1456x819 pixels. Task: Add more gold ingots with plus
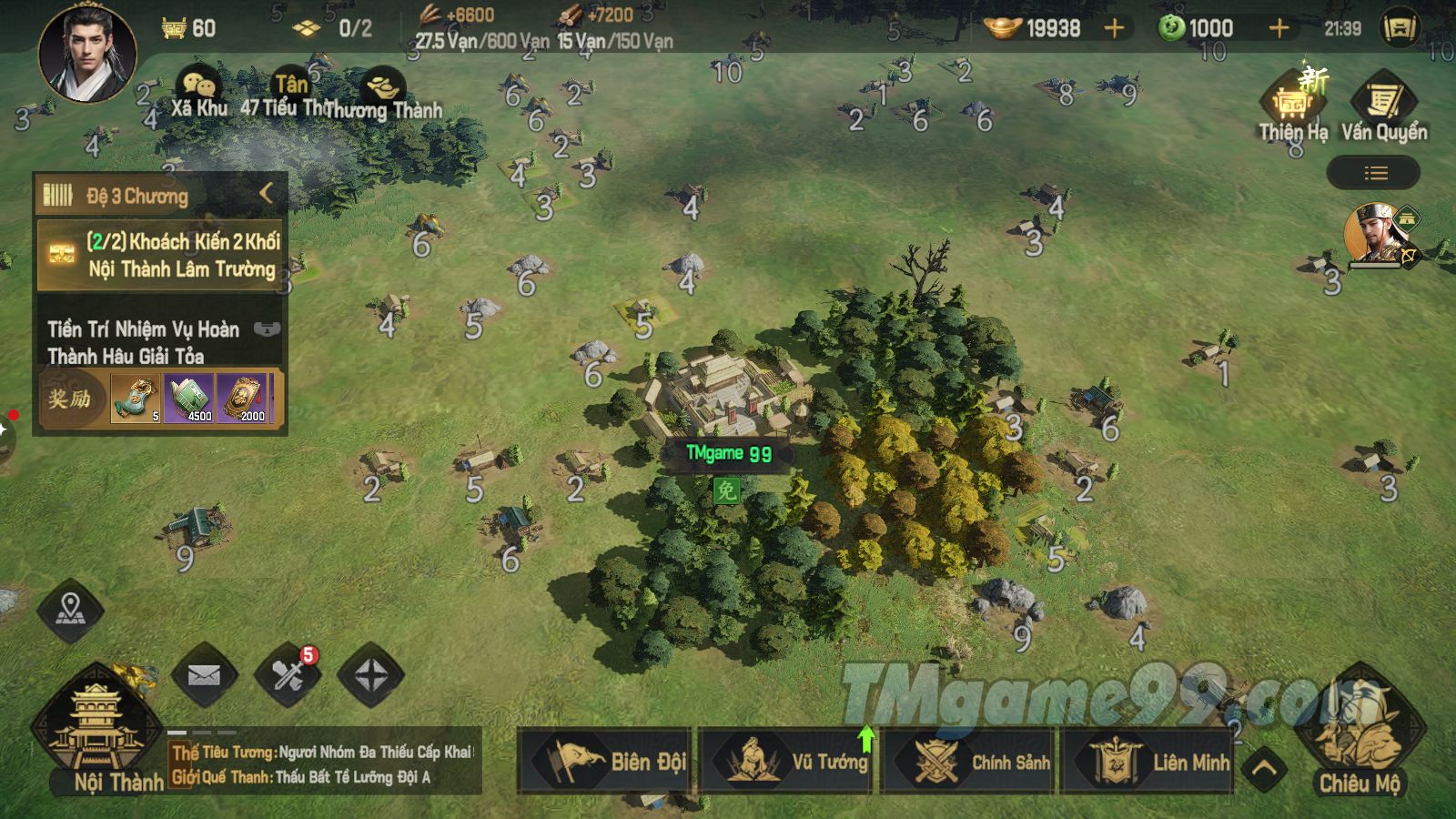click(x=1114, y=28)
